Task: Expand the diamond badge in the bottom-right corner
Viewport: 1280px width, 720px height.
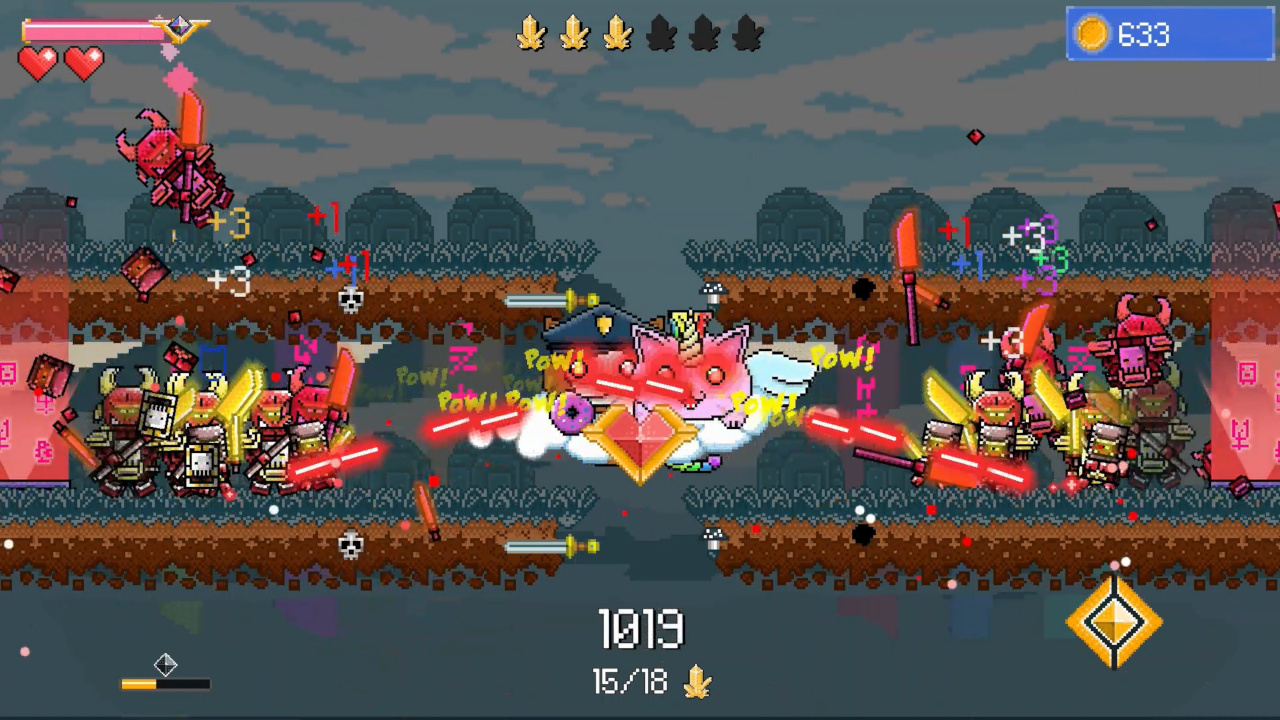Action: pos(1117,622)
